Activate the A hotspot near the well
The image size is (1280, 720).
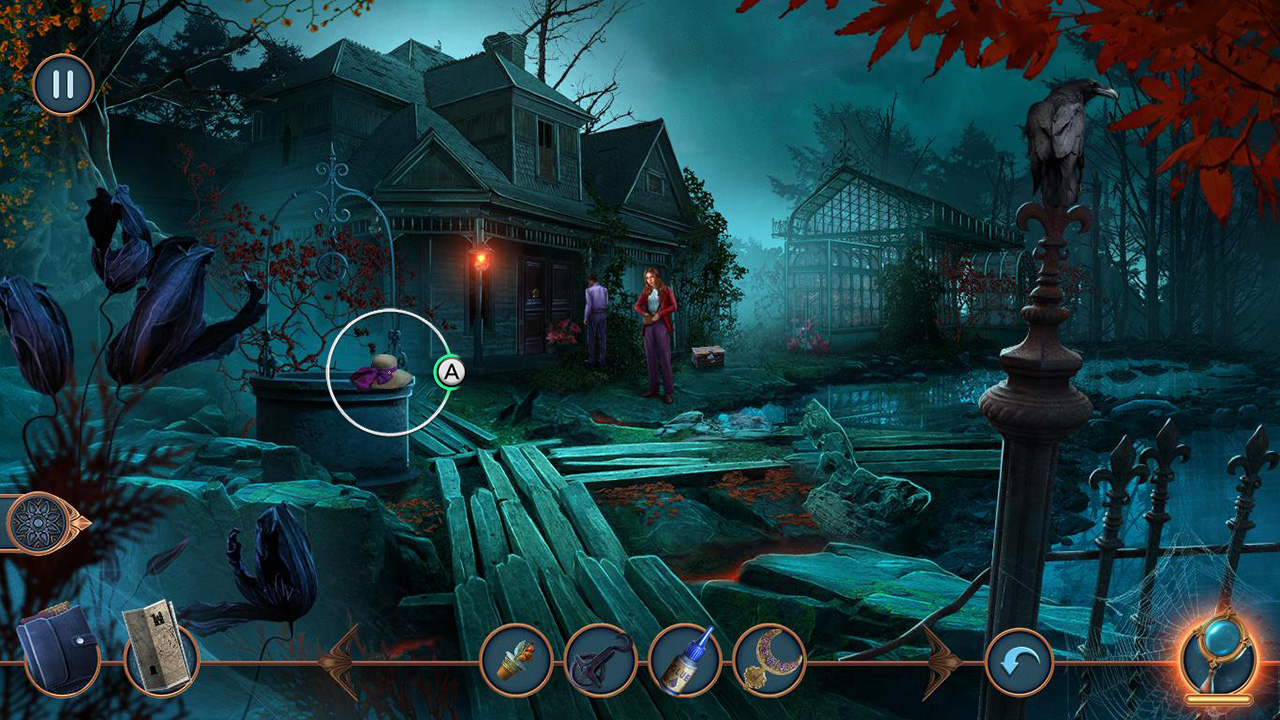(451, 371)
